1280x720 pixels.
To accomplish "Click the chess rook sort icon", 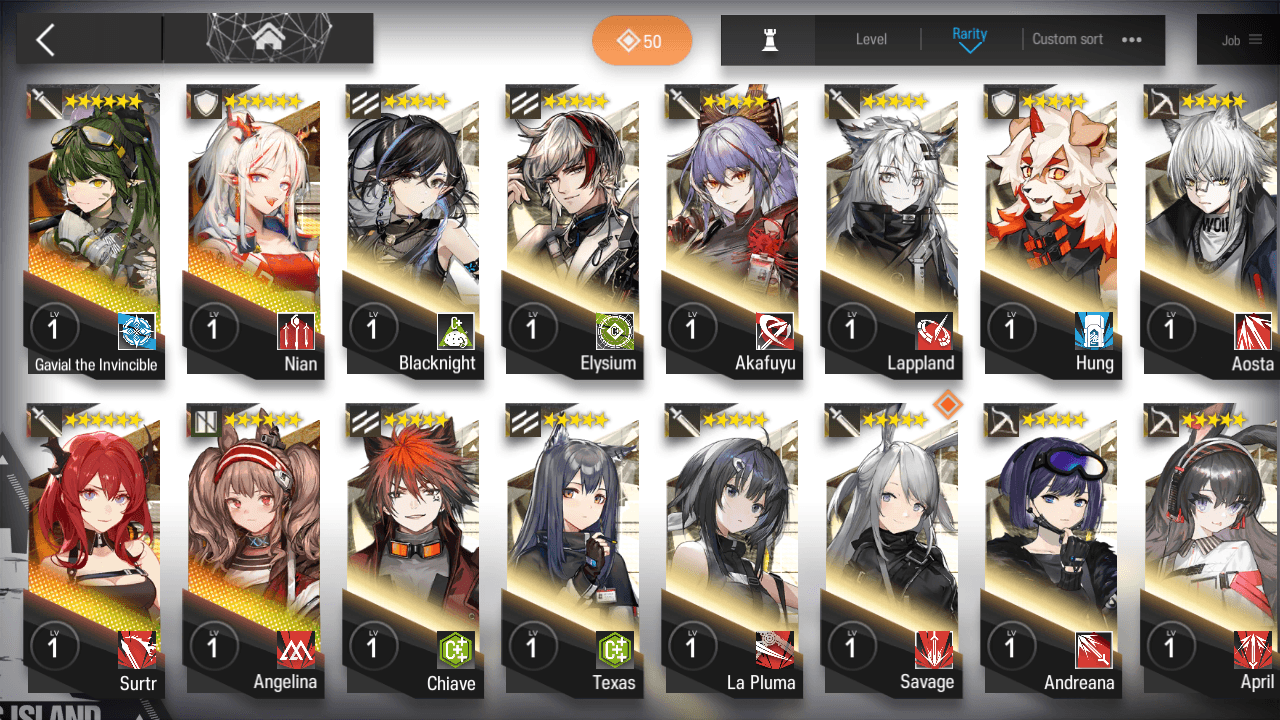I will (769, 40).
